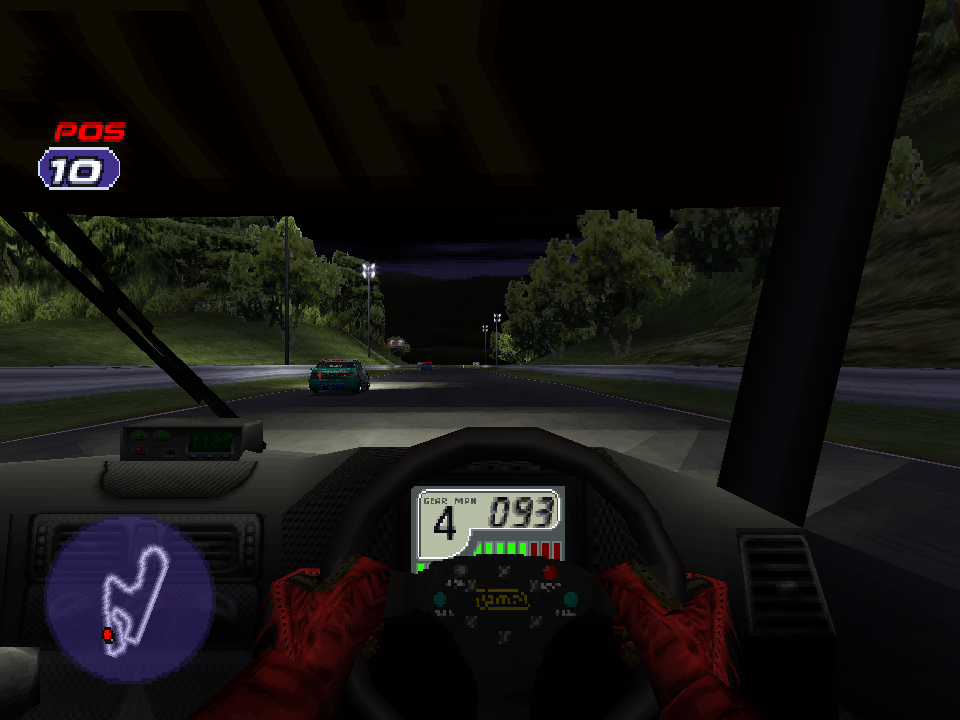
Task: Select the red car marker on the minimap
Action: click(107, 634)
